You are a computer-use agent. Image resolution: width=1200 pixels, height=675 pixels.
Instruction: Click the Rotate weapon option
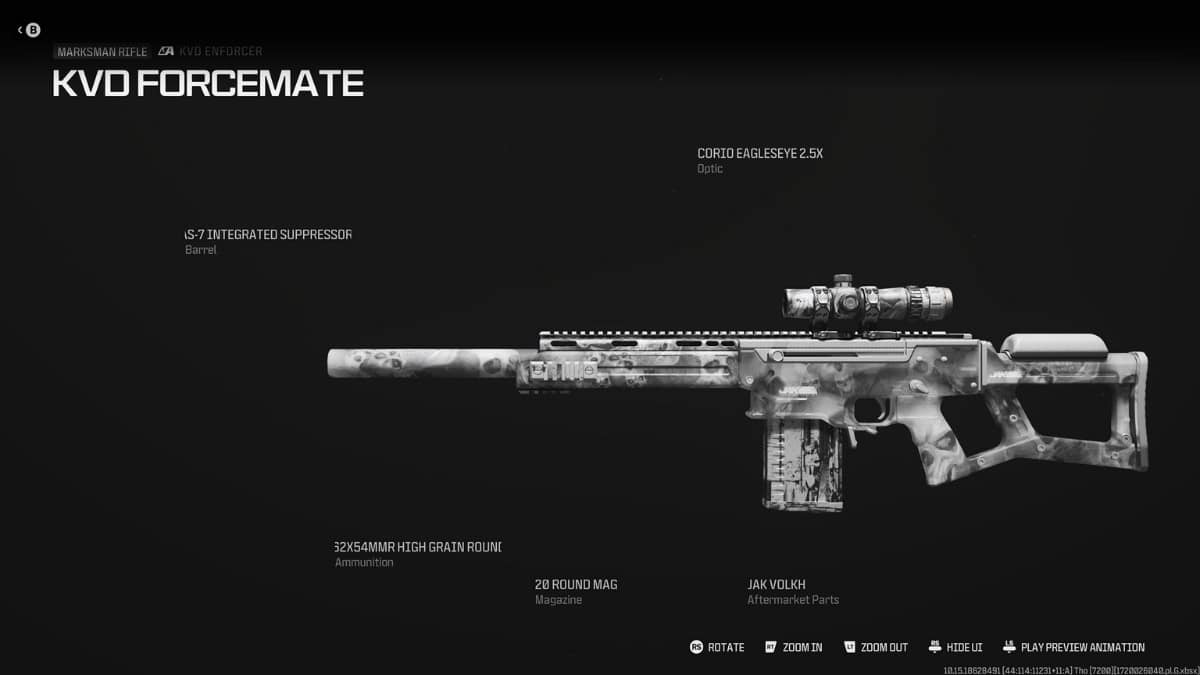coord(717,647)
